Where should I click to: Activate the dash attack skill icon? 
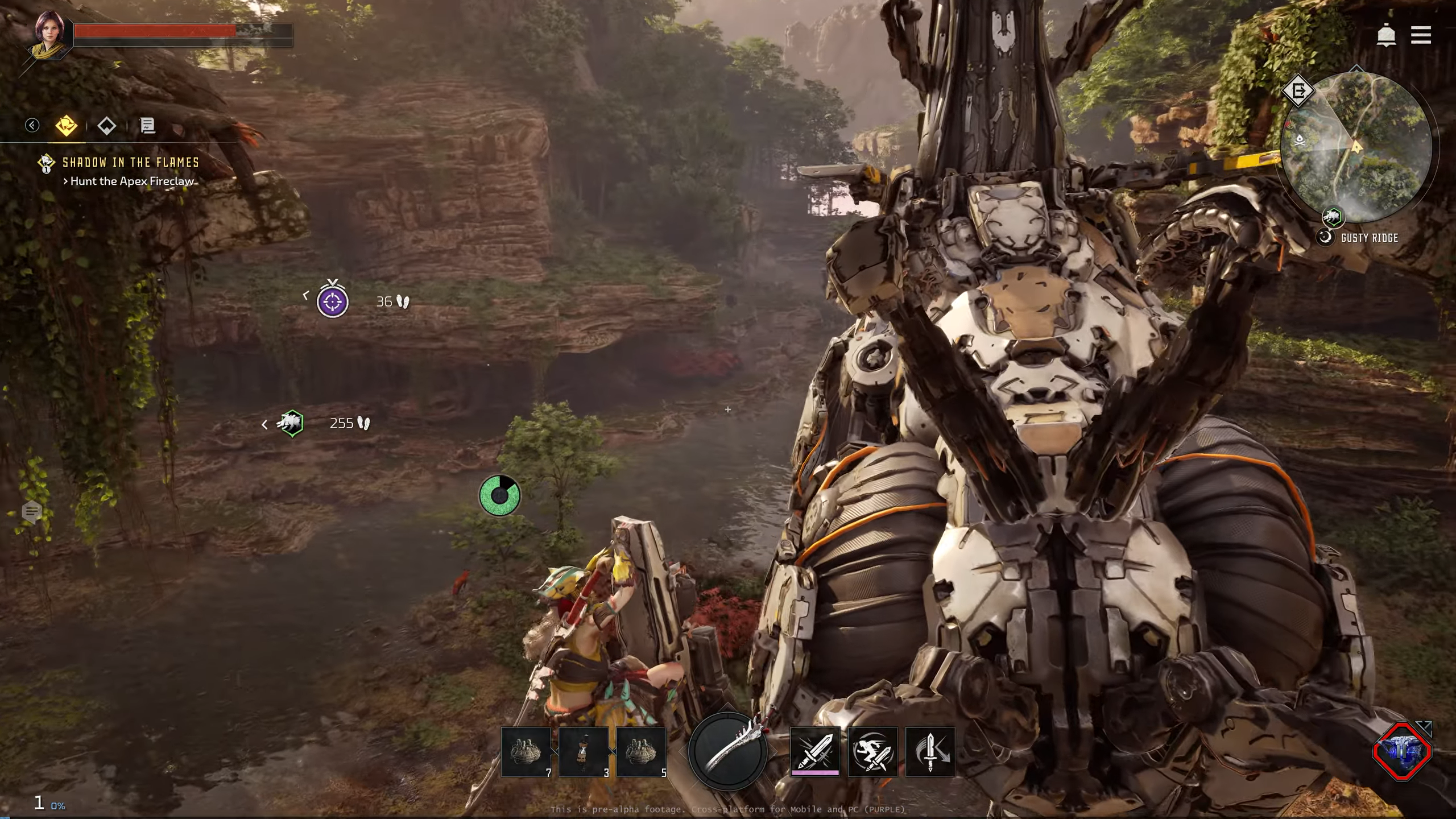pyautogui.click(x=874, y=752)
